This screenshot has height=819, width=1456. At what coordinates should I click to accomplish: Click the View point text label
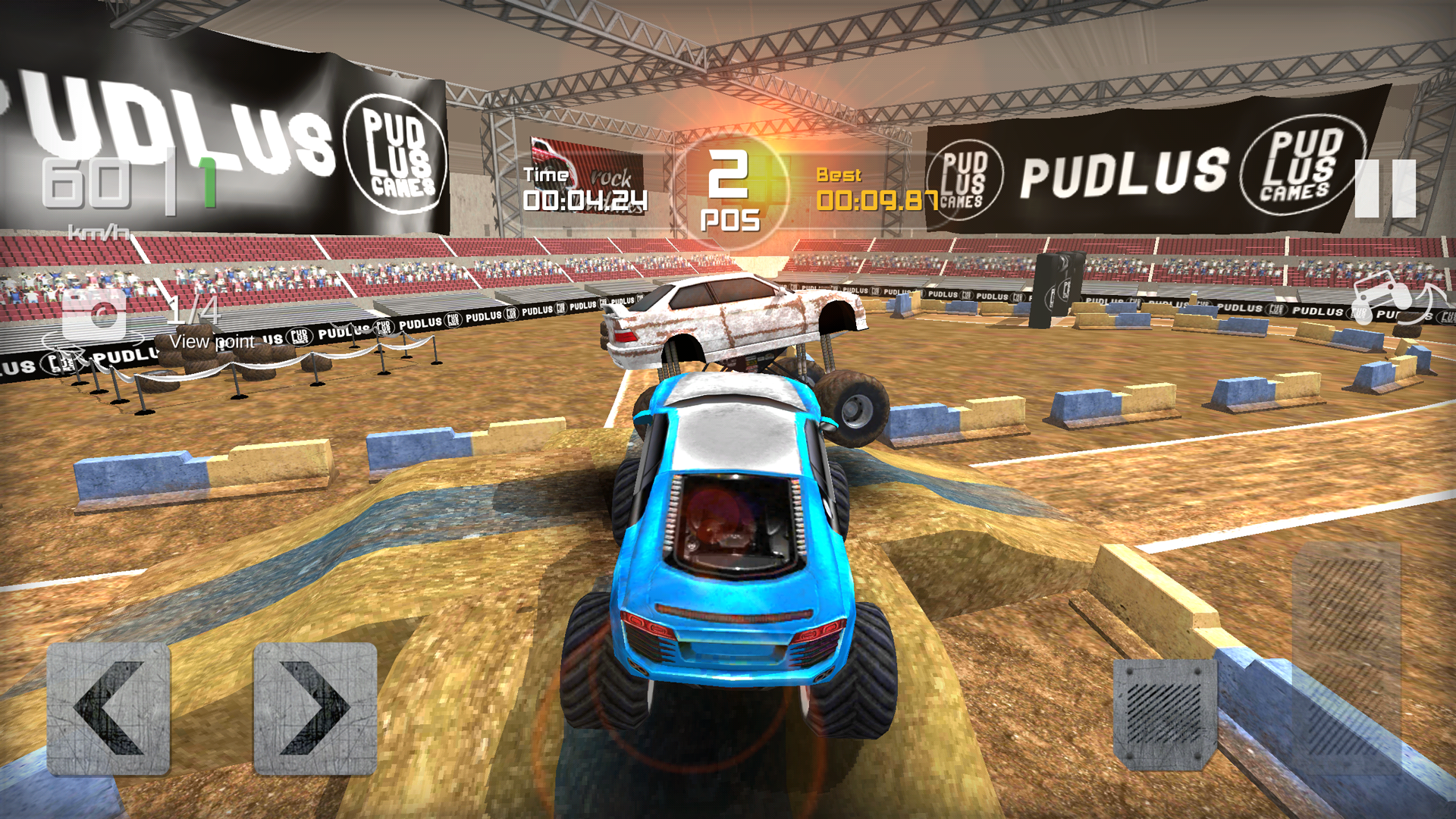coord(214,341)
